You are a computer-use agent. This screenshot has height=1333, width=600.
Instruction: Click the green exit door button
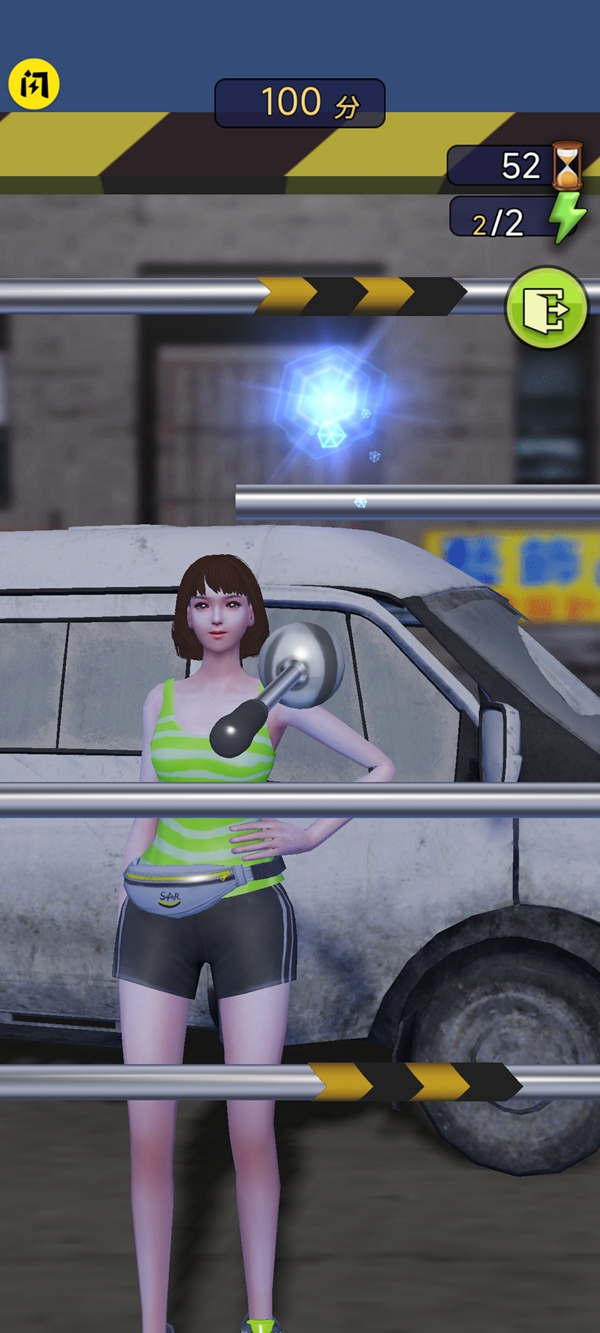pyautogui.click(x=547, y=308)
